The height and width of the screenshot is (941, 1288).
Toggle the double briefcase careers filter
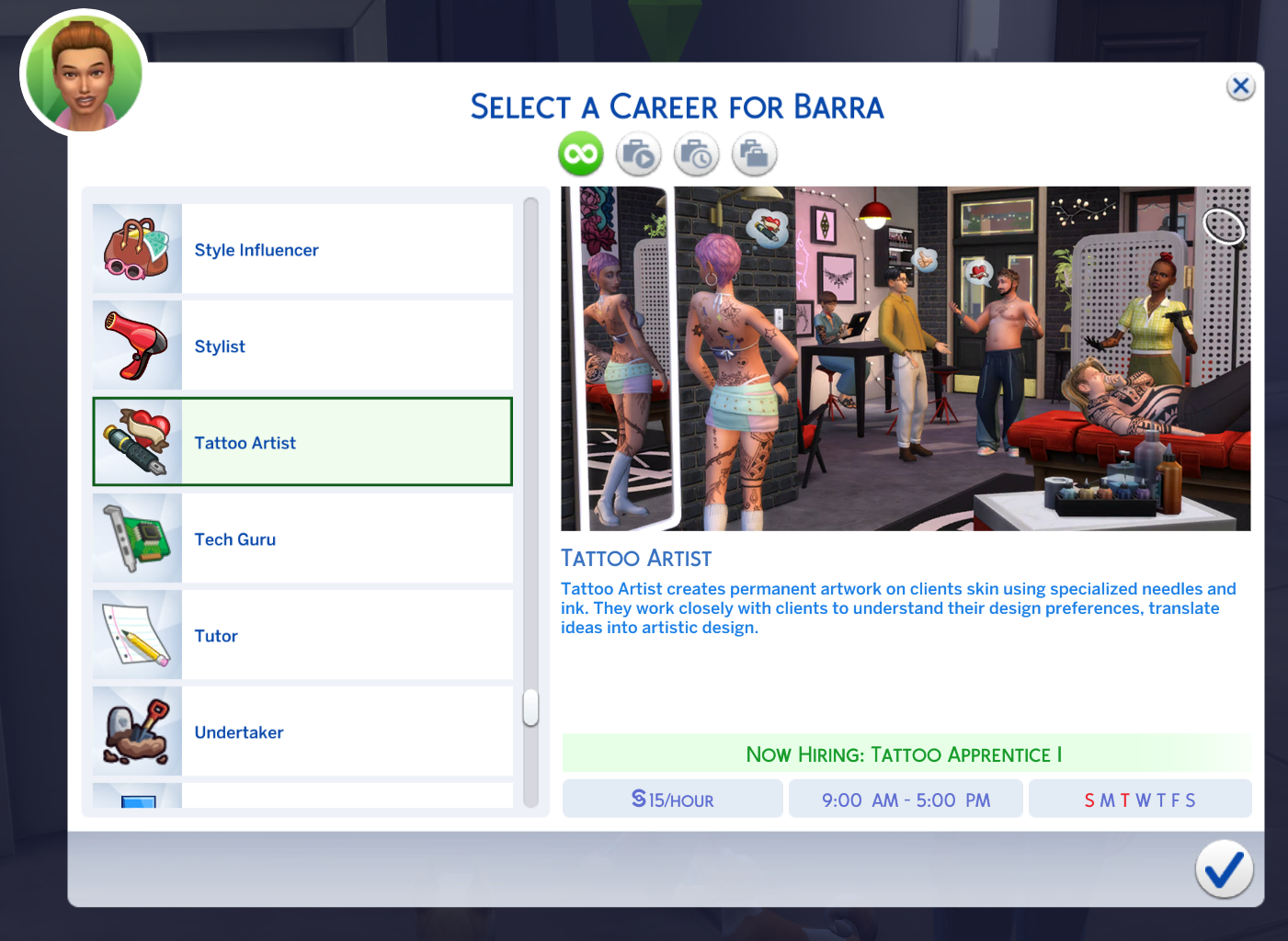click(x=754, y=153)
